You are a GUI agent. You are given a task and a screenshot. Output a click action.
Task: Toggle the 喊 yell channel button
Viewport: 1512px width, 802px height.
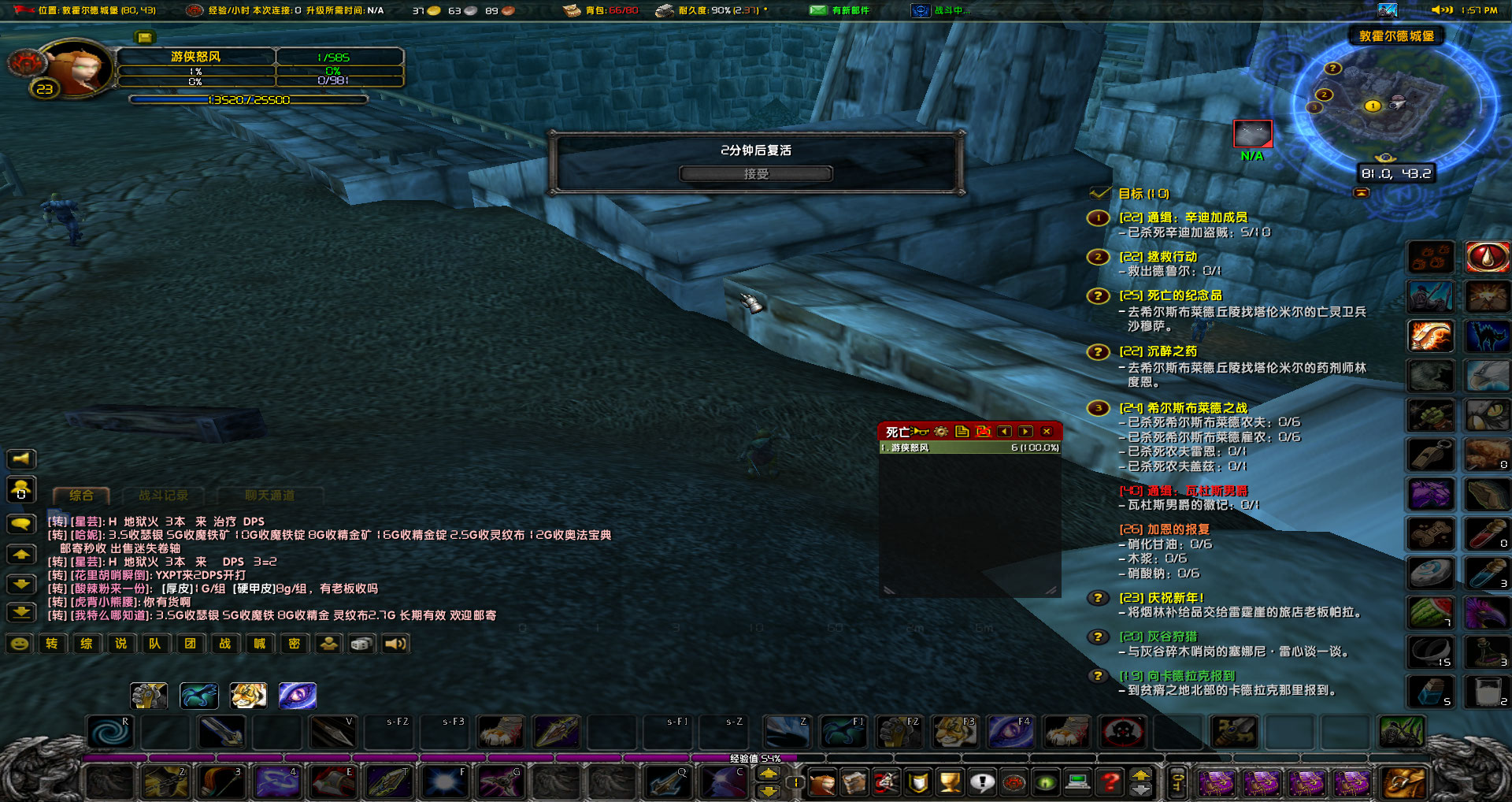point(258,644)
